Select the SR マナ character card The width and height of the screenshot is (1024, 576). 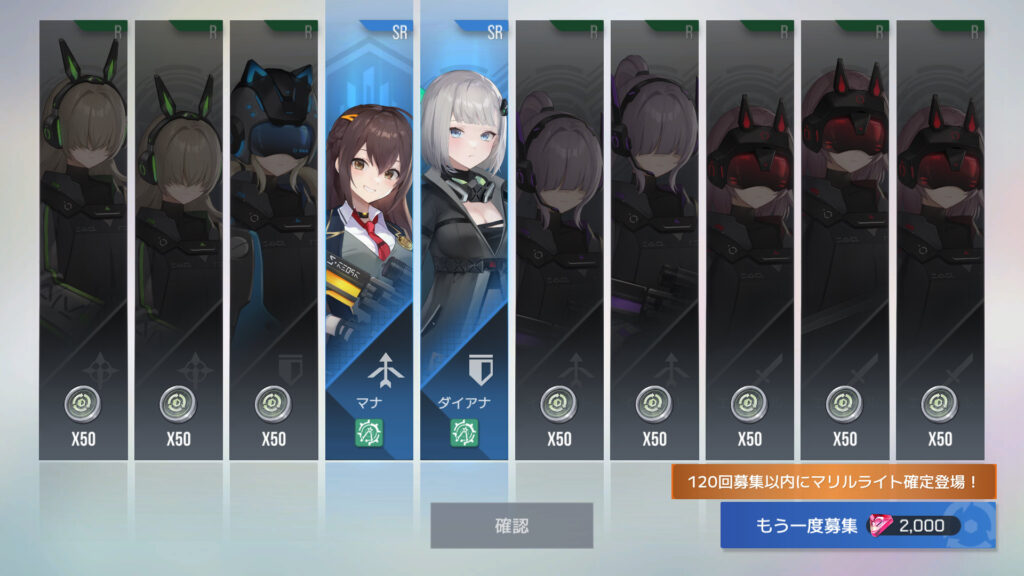point(369,240)
